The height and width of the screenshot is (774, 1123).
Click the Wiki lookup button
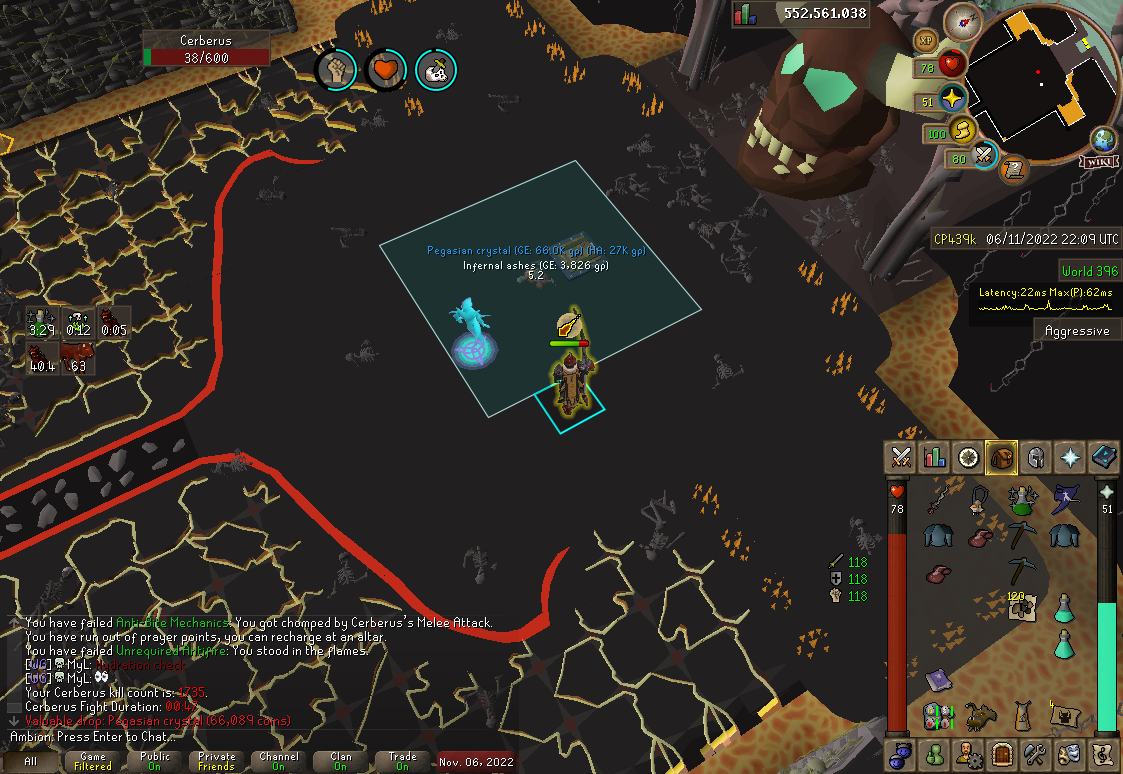[x=1099, y=160]
